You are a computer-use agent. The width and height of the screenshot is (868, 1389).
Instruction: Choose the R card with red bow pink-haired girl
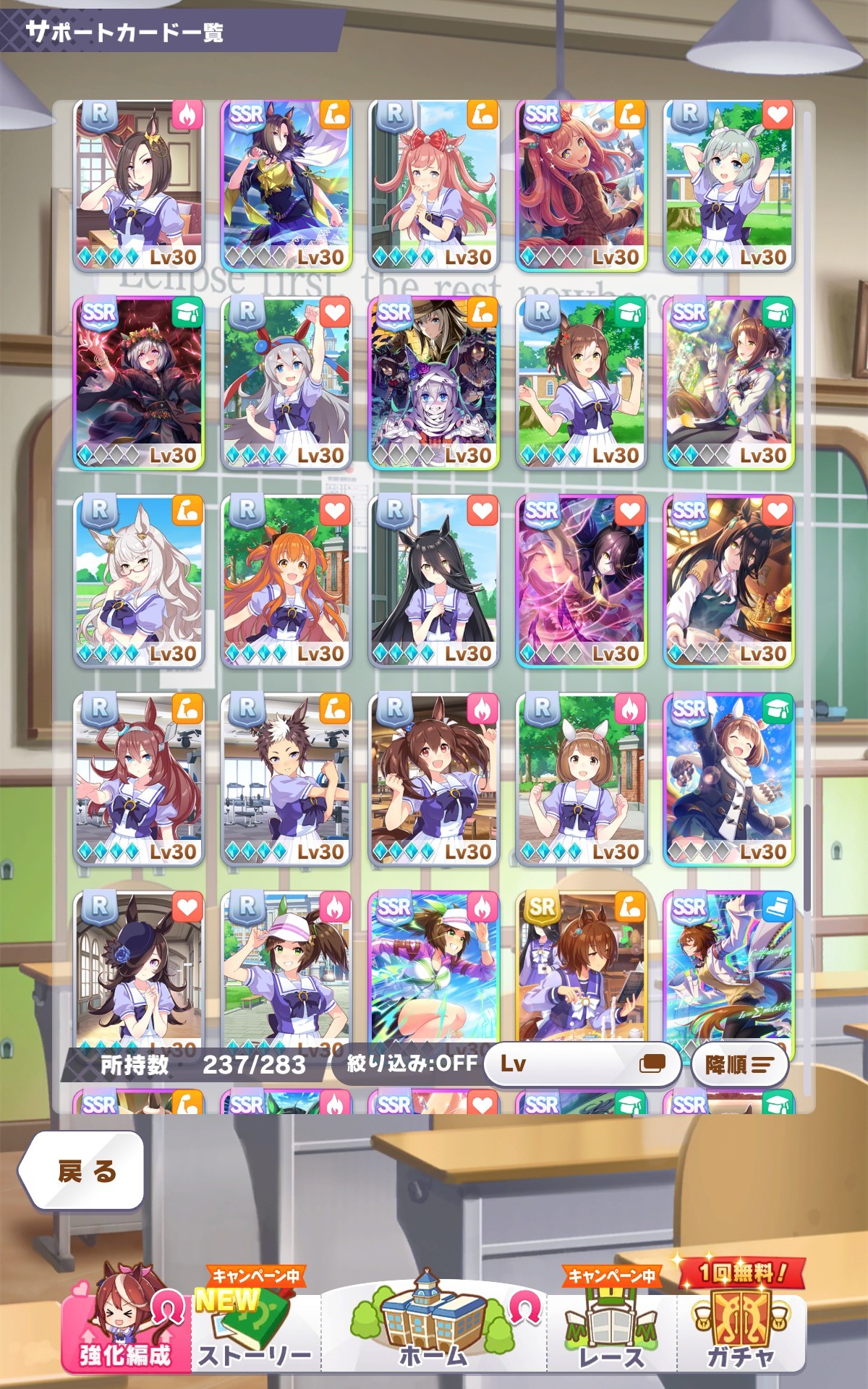[x=433, y=185]
